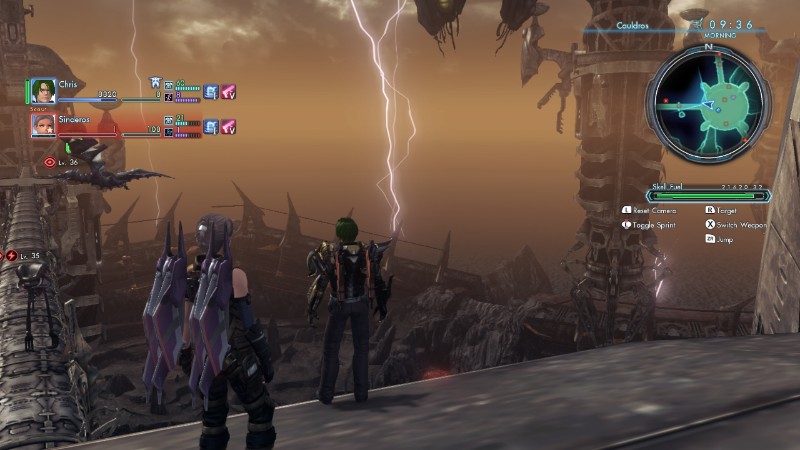Click Sinceros's pink gun icon
This screenshot has width=800, height=450.
[228, 127]
